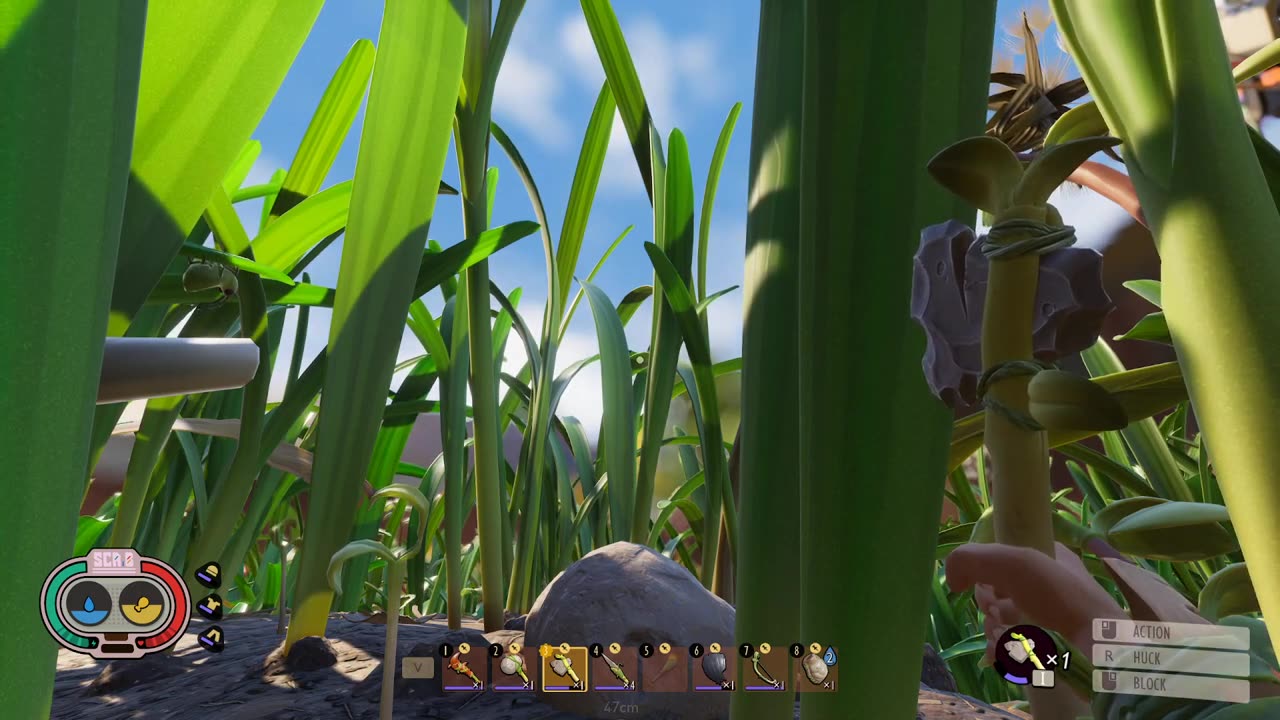The width and height of the screenshot is (1280, 720).
Task: Equip the spear from hotbar slot 4
Action: (x=614, y=668)
